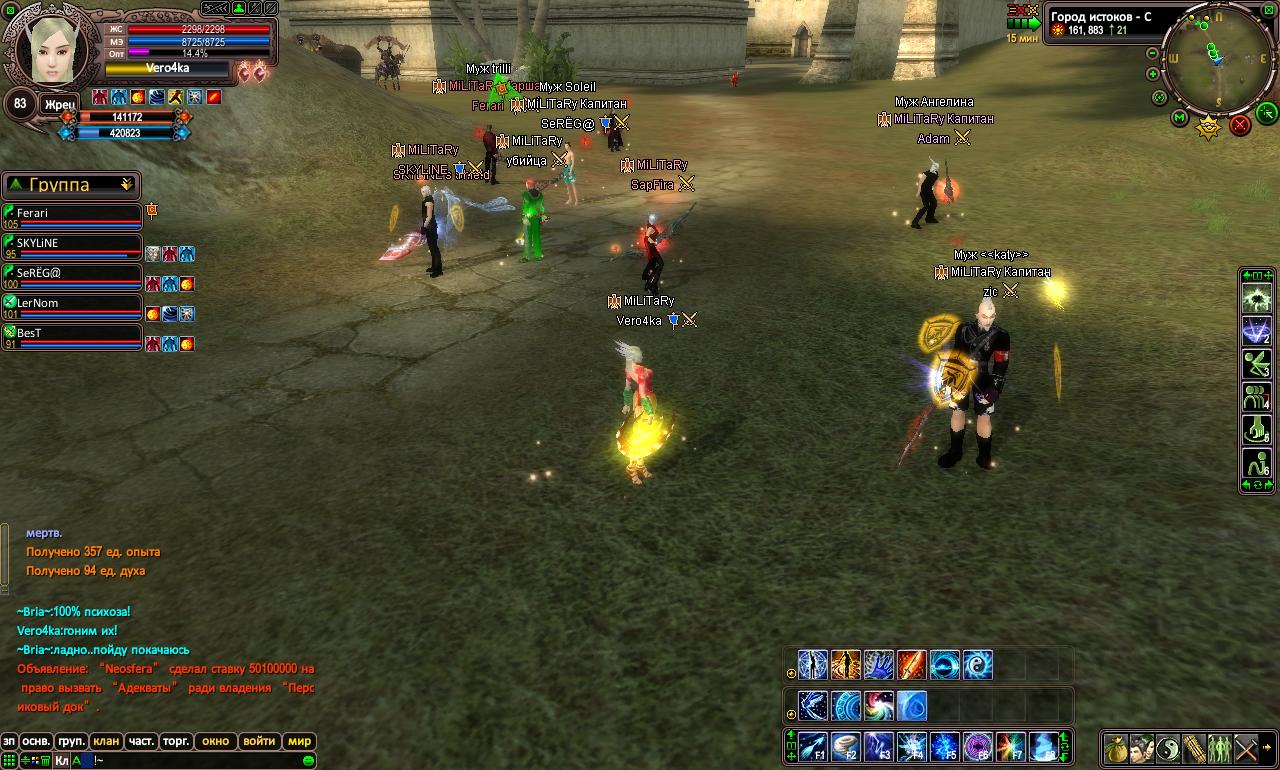Activate the blue hand skill icon
Viewport: 1280px width, 770px height.
[x=878, y=664]
